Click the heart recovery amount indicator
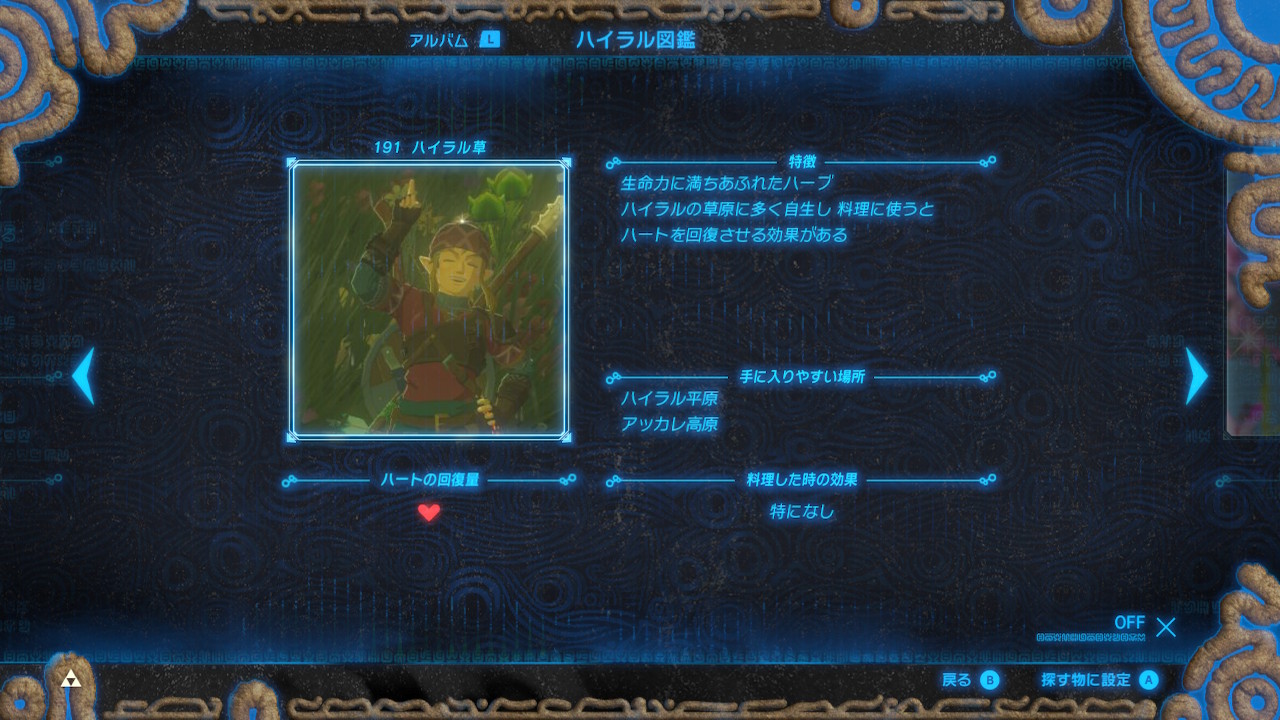This screenshot has width=1280, height=720. tap(430, 480)
